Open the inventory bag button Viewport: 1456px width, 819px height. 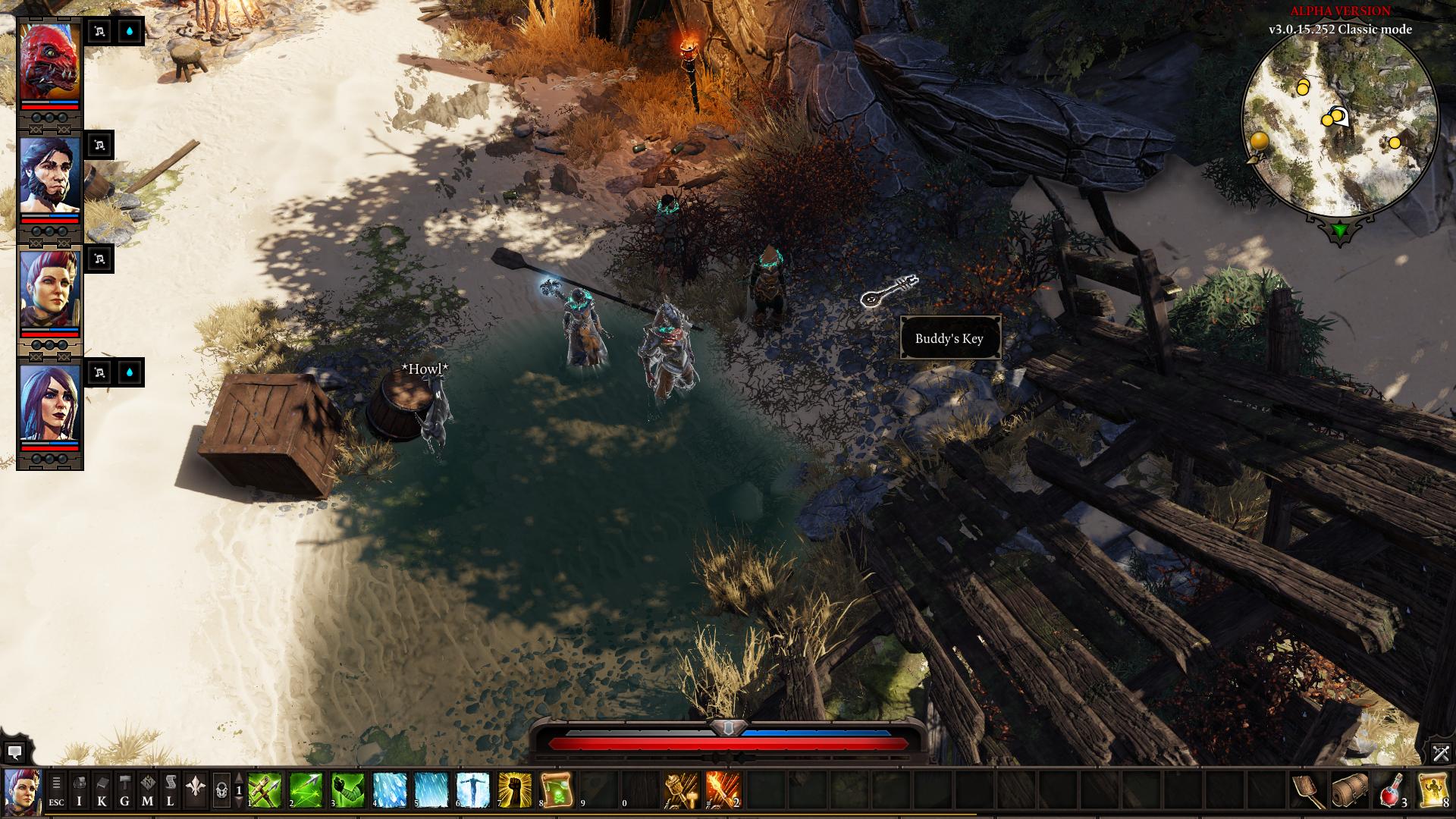pyautogui.click(x=79, y=792)
